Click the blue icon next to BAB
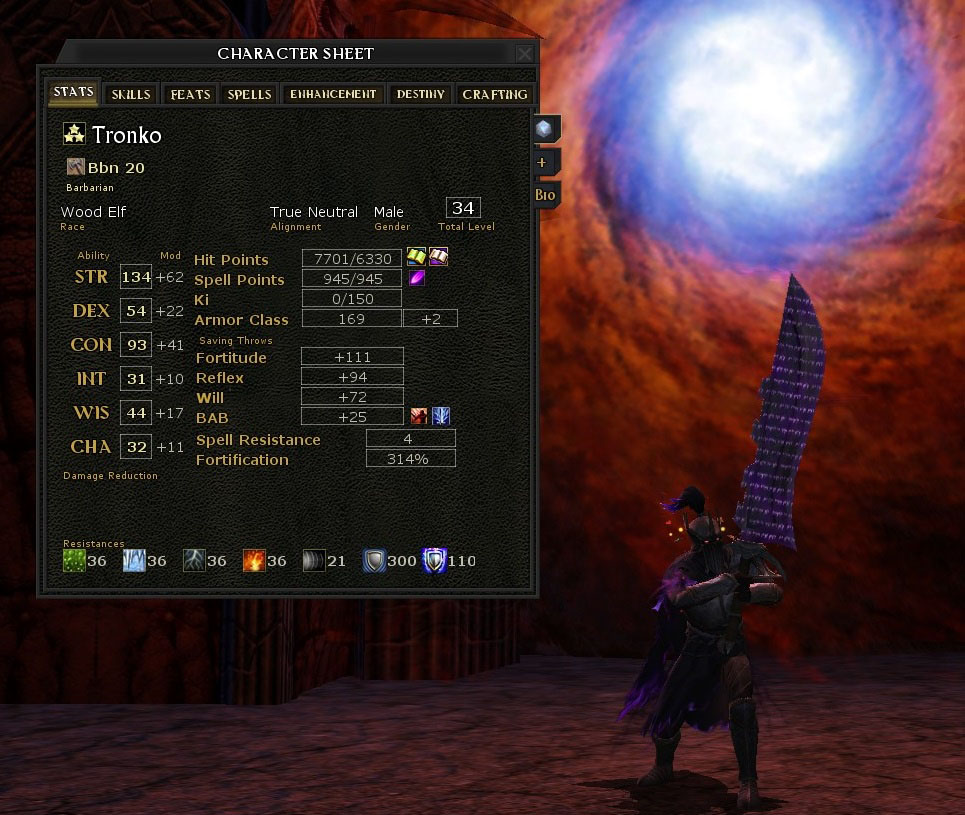This screenshot has width=965, height=815. pos(440,416)
